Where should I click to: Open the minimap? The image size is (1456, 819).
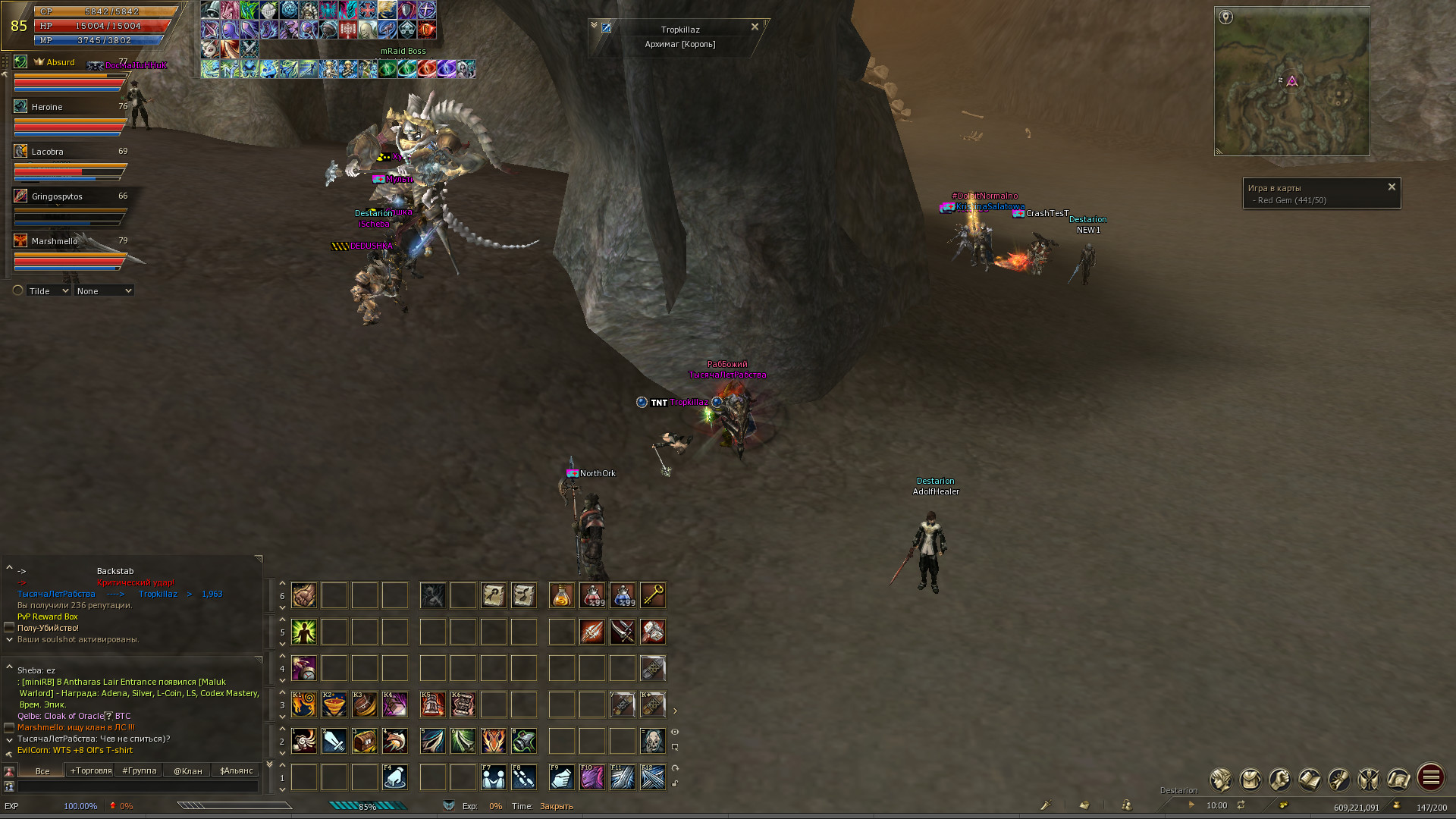tap(1291, 81)
